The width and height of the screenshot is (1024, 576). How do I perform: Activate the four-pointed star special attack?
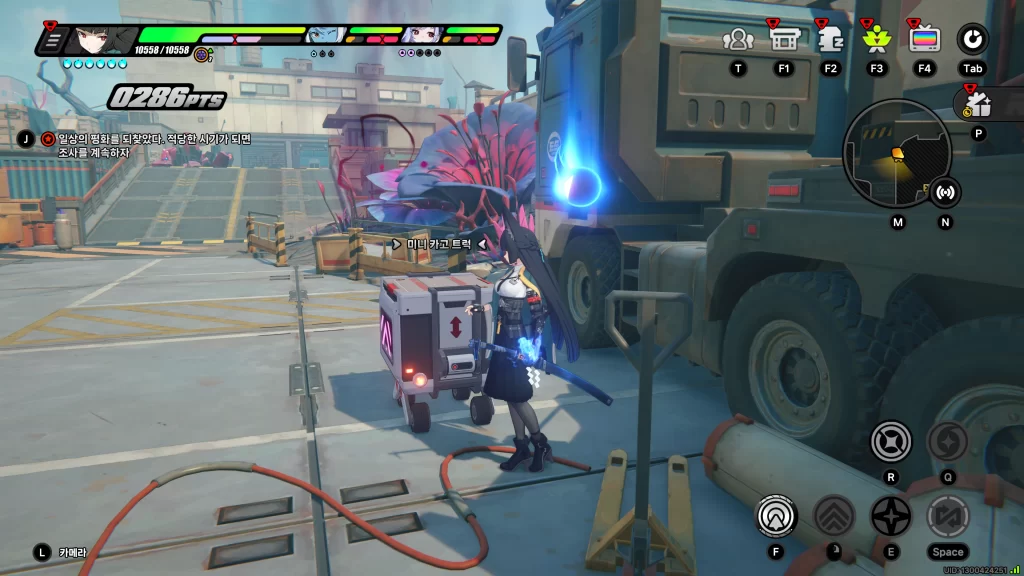click(890, 516)
